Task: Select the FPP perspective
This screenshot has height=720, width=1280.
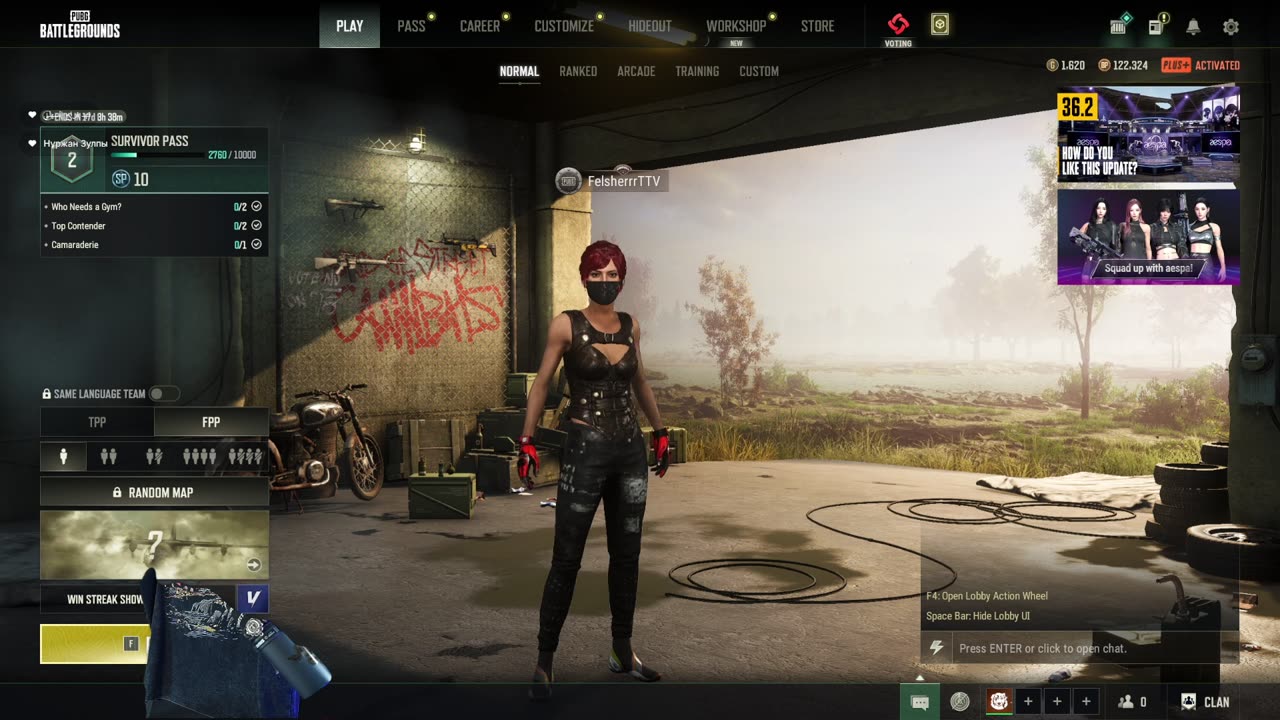Action: pos(211,422)
